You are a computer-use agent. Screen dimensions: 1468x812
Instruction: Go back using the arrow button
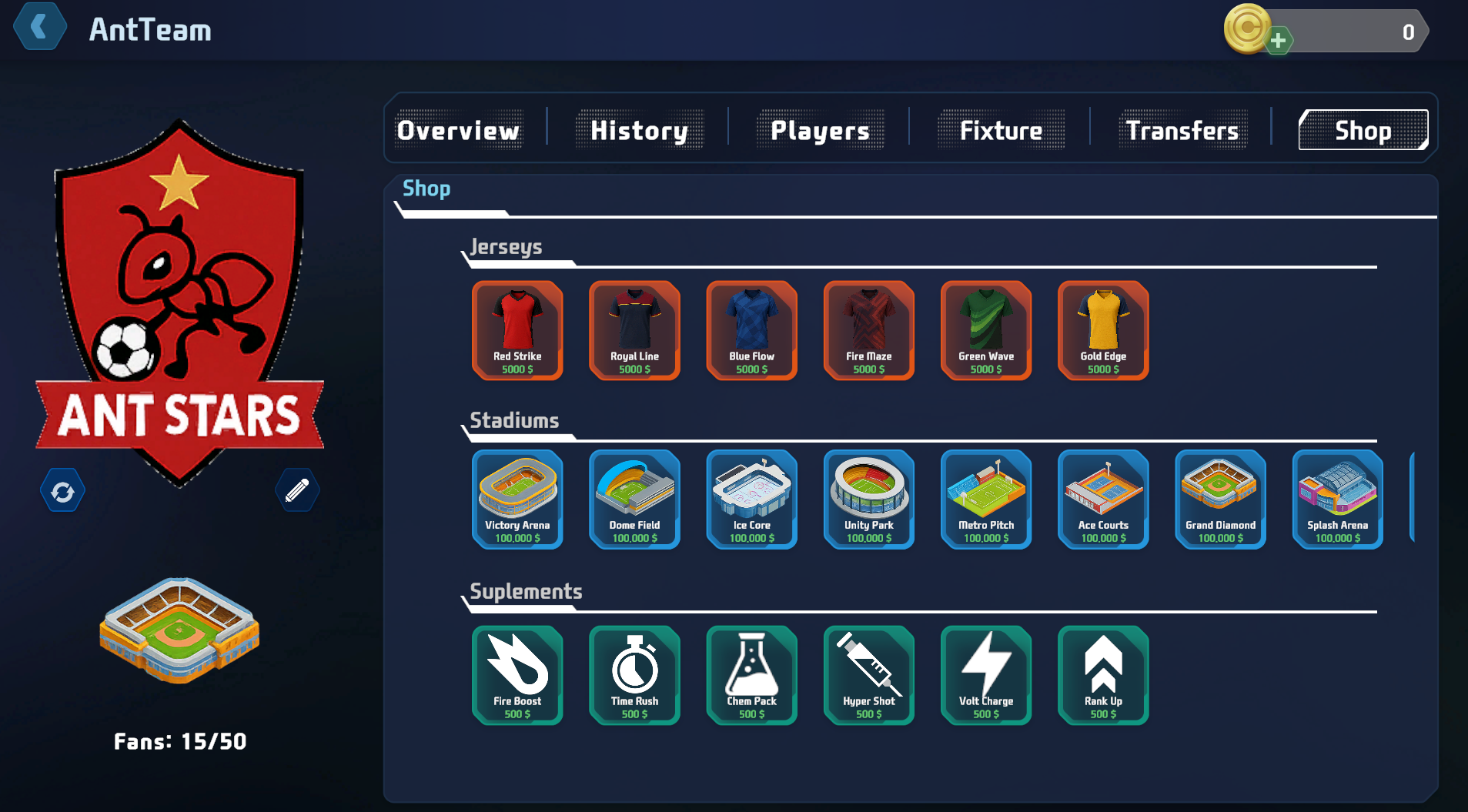(40, 27)
